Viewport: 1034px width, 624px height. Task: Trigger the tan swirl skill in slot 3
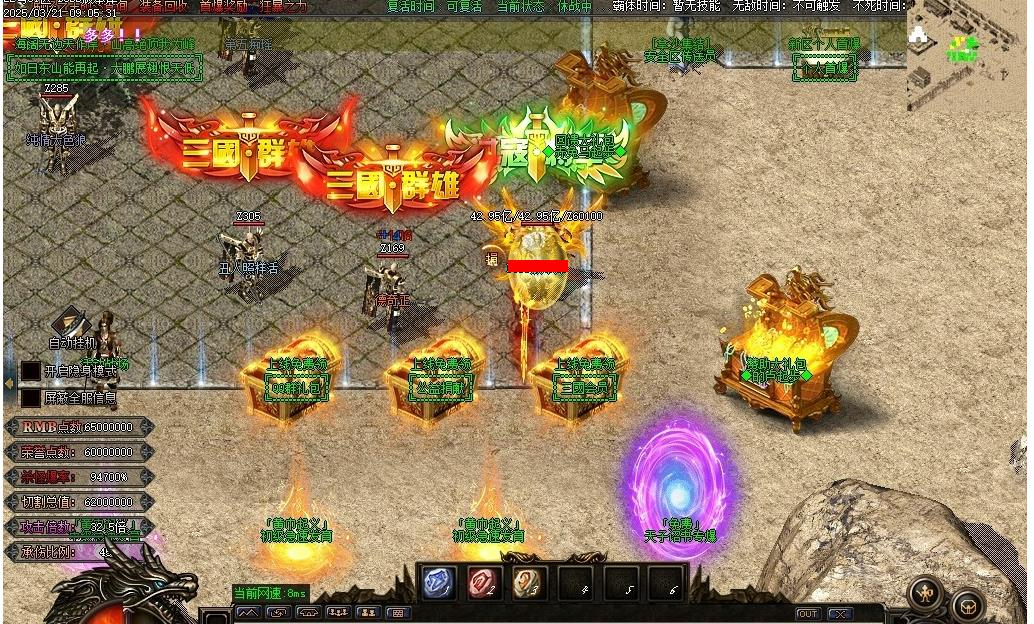point(529,583)
